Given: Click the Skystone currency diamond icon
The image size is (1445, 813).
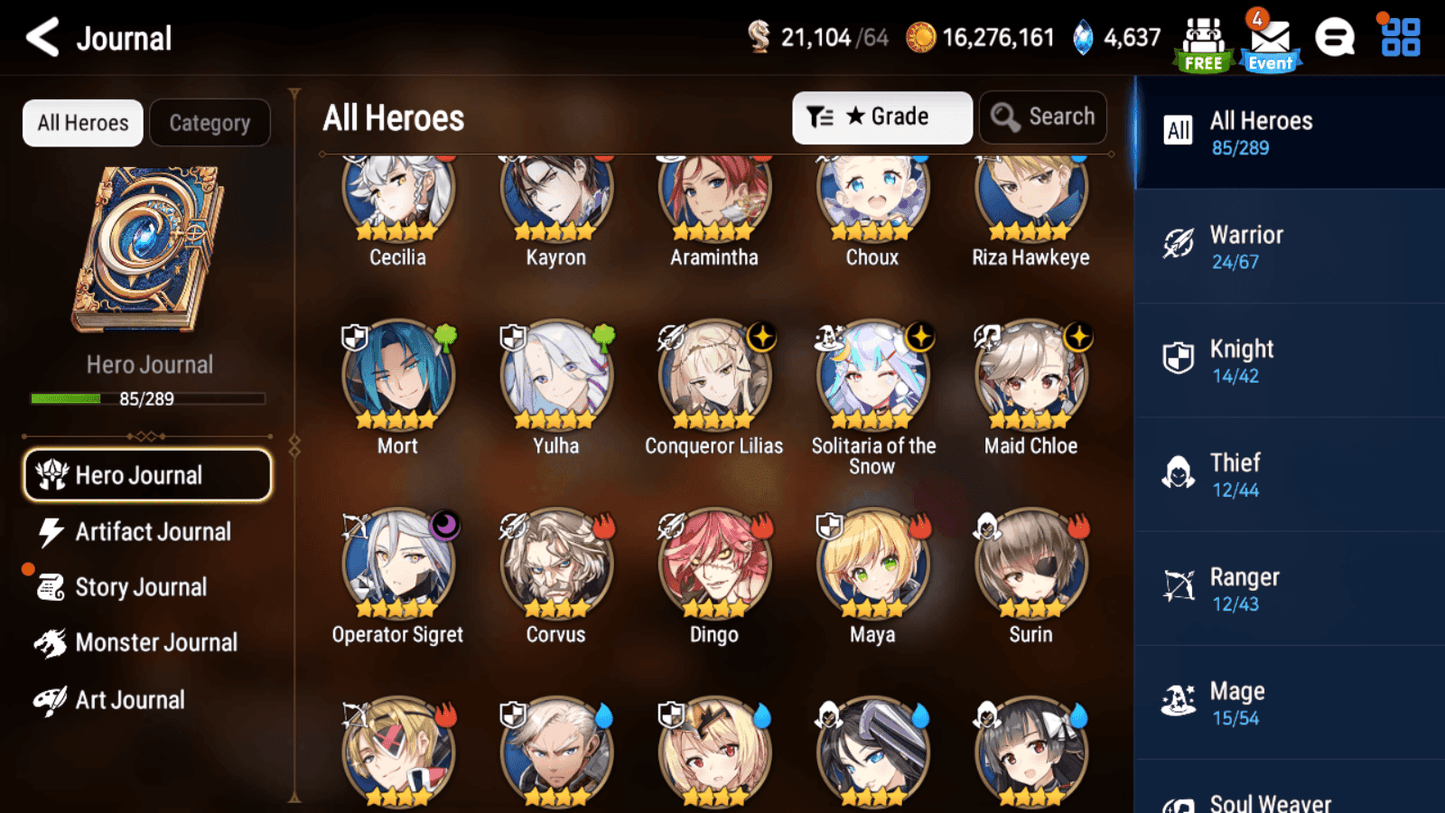Looking at the screenshot, I should tap(1077, 37).
